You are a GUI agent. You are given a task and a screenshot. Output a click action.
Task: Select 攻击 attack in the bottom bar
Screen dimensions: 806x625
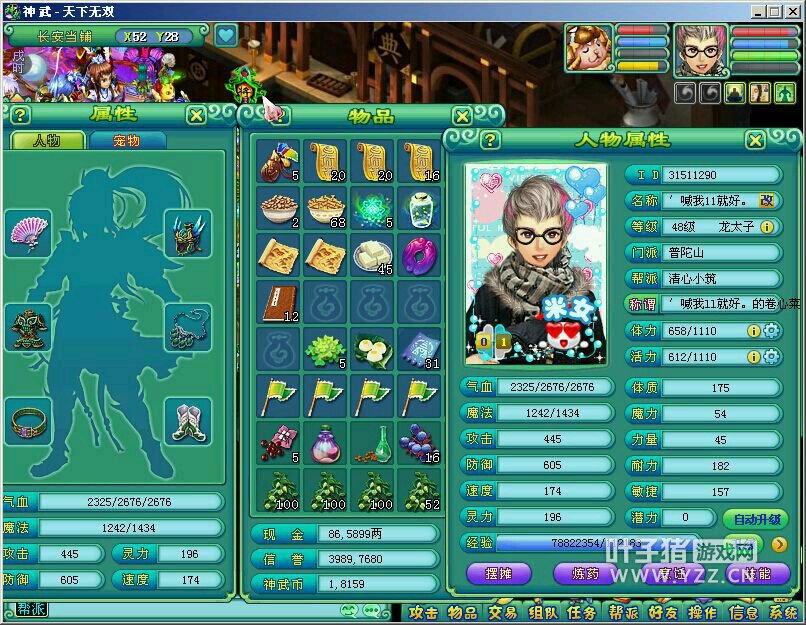coord(423,612)
